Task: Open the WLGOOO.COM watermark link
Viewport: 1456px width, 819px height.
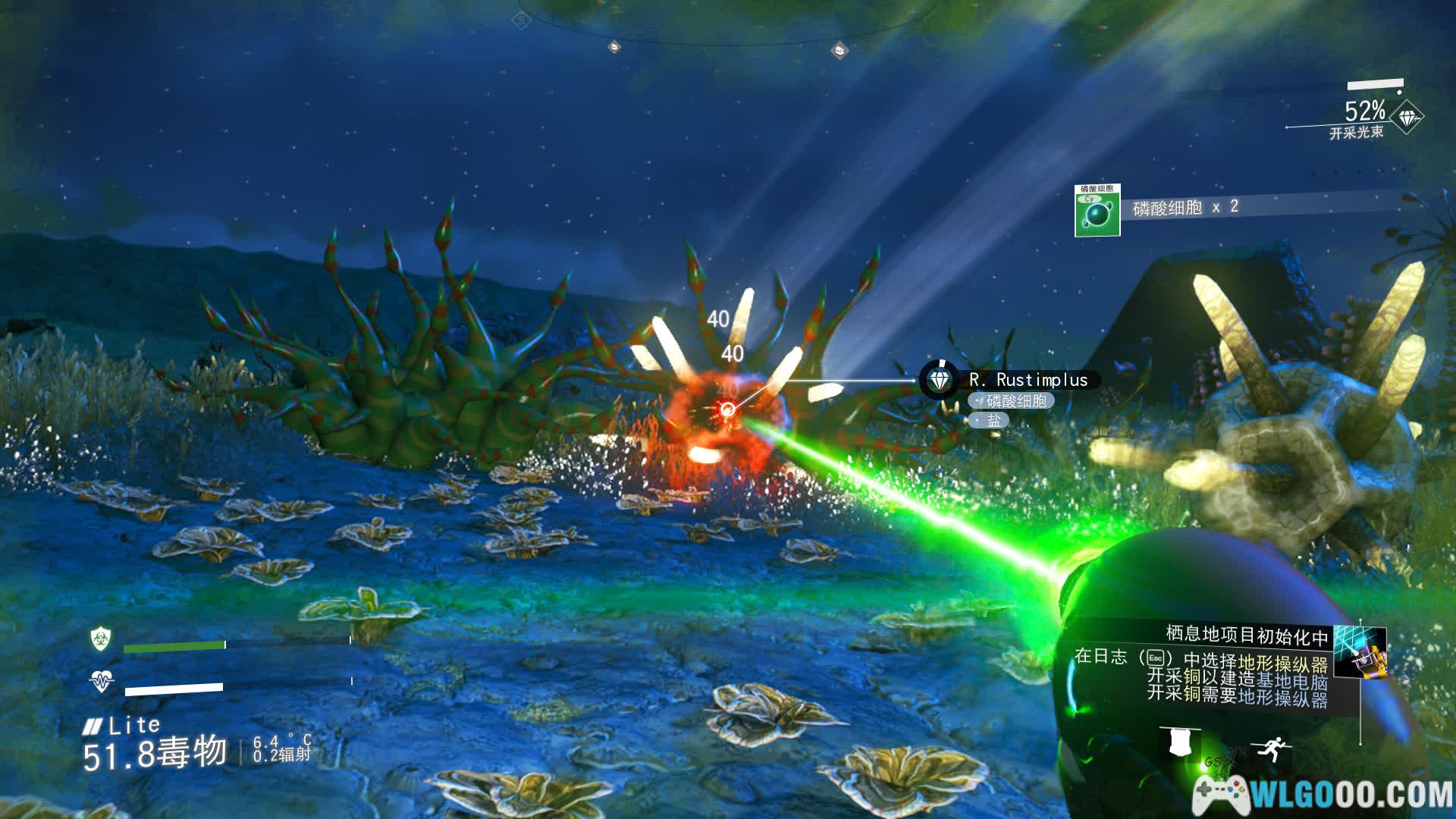Action: coord(1323,794)
